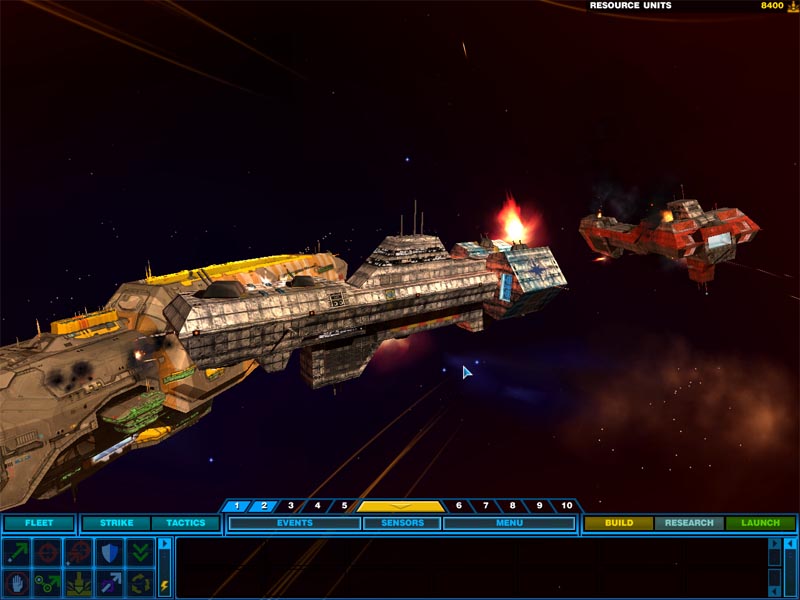Open the Tactics menu

pyautogui.click(x=186, y=523)
